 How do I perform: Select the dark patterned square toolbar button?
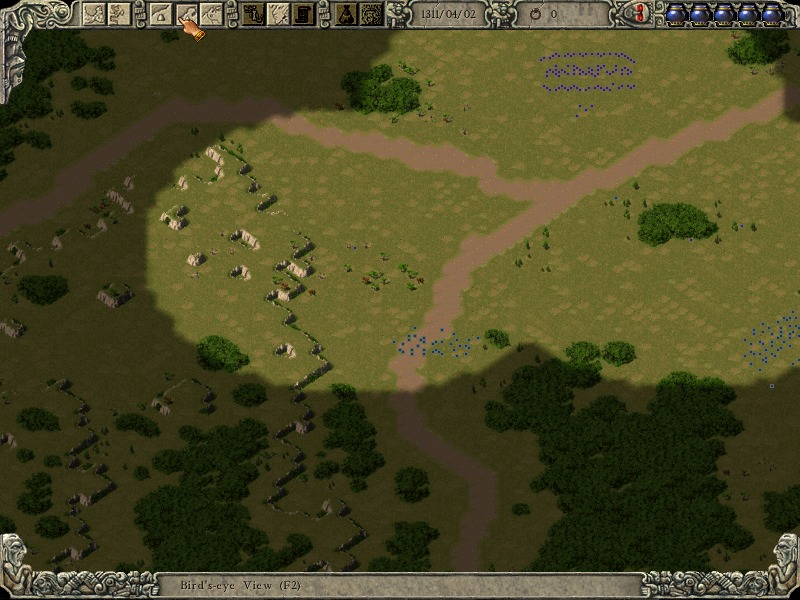371,13
